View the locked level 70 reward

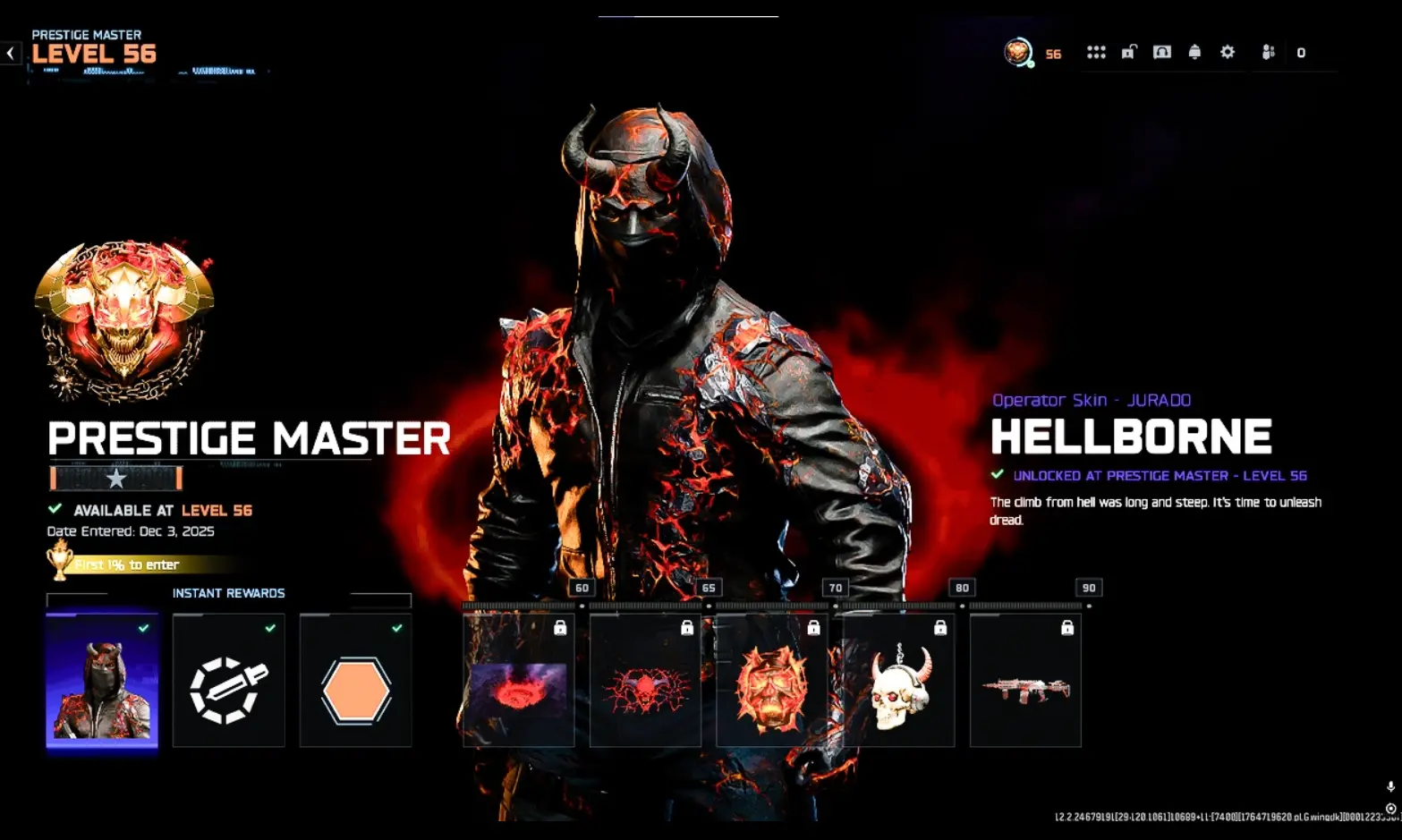(x=771, y=681)
